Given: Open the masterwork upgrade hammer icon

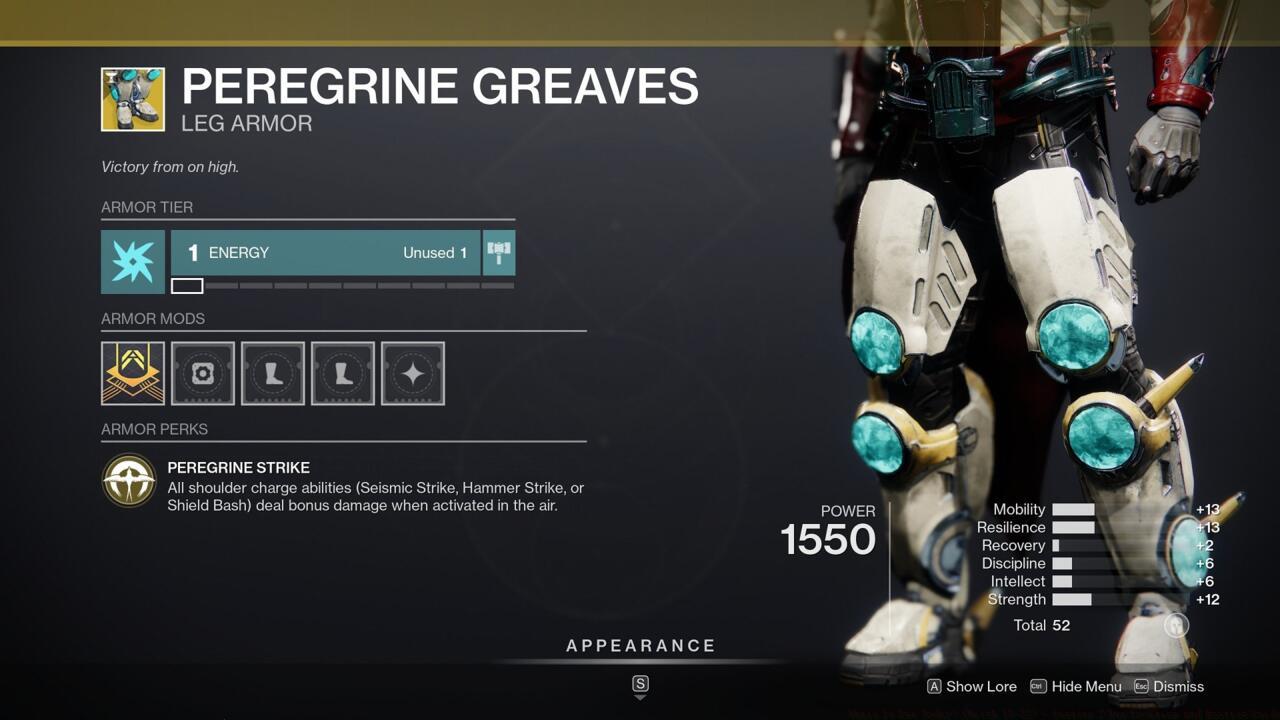Looking at the screenshot, I should pos(498,252).
